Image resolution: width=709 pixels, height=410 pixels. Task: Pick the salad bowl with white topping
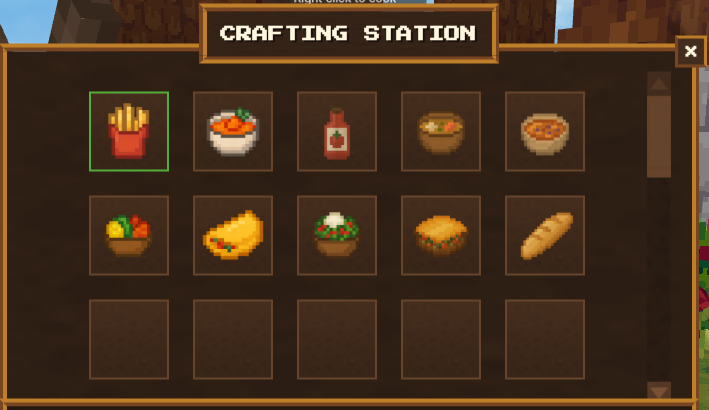tap(337, 235)
